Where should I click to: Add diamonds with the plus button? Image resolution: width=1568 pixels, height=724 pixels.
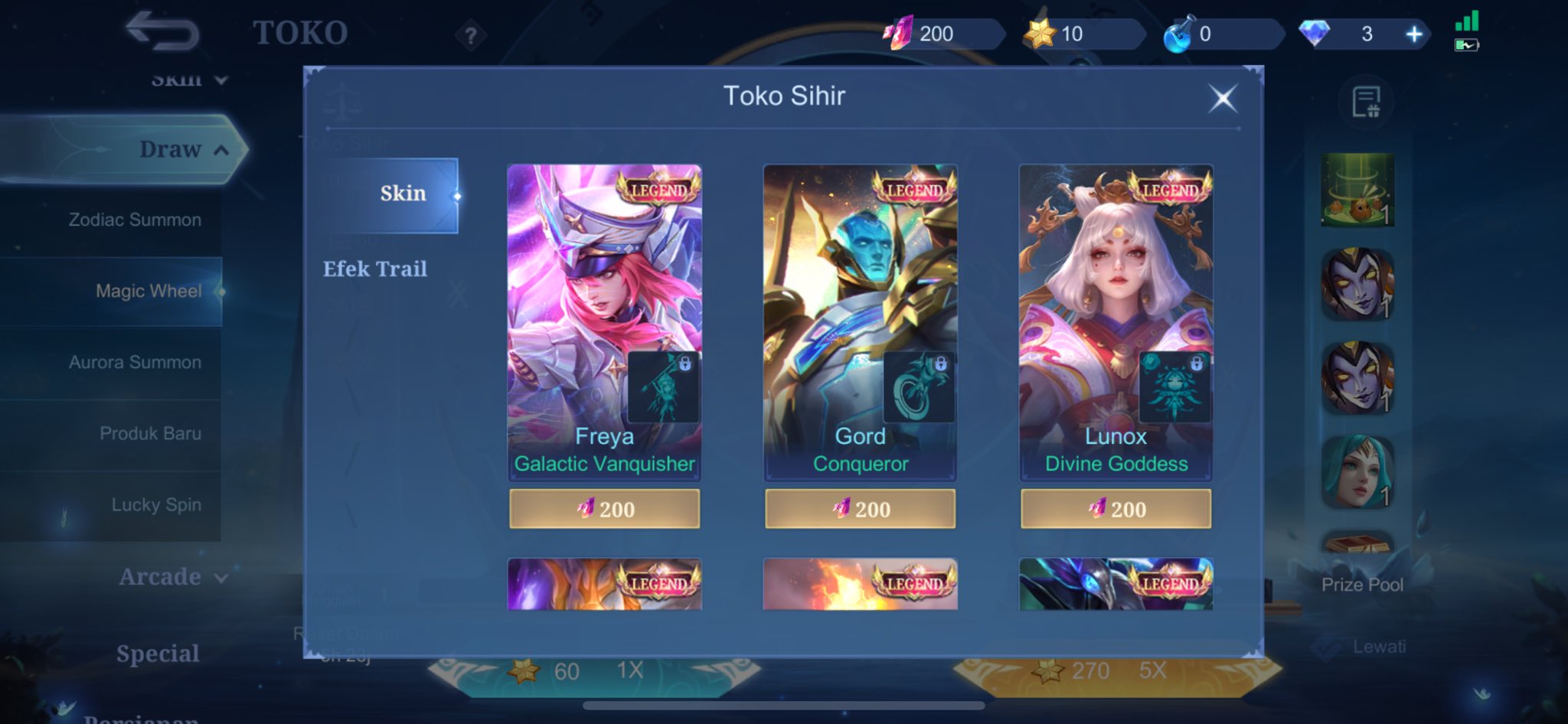pyautogui.click(x=1413, y=34)
